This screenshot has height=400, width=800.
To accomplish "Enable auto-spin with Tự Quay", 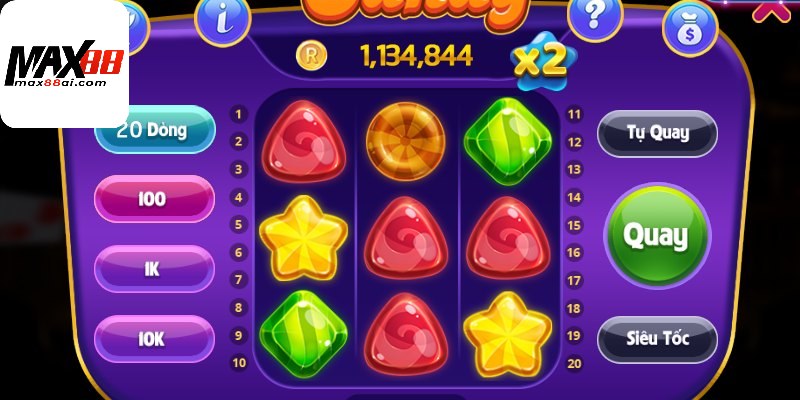I will pyautogui.click(x=657, y=133).
